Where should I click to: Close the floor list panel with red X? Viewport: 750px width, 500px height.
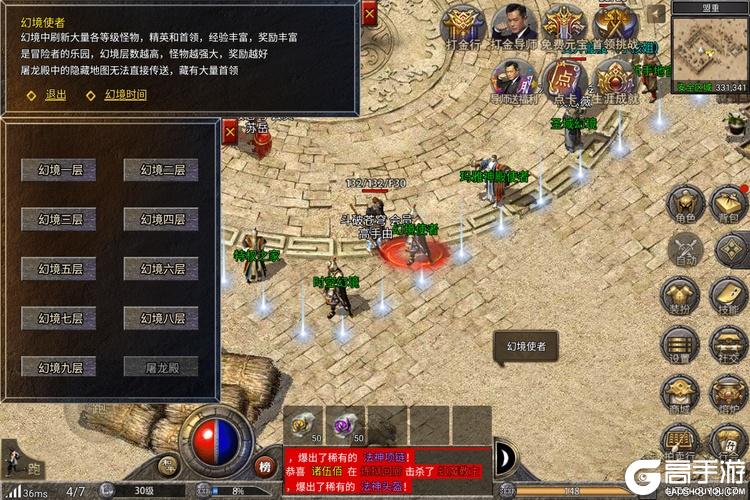click(231, 130)
